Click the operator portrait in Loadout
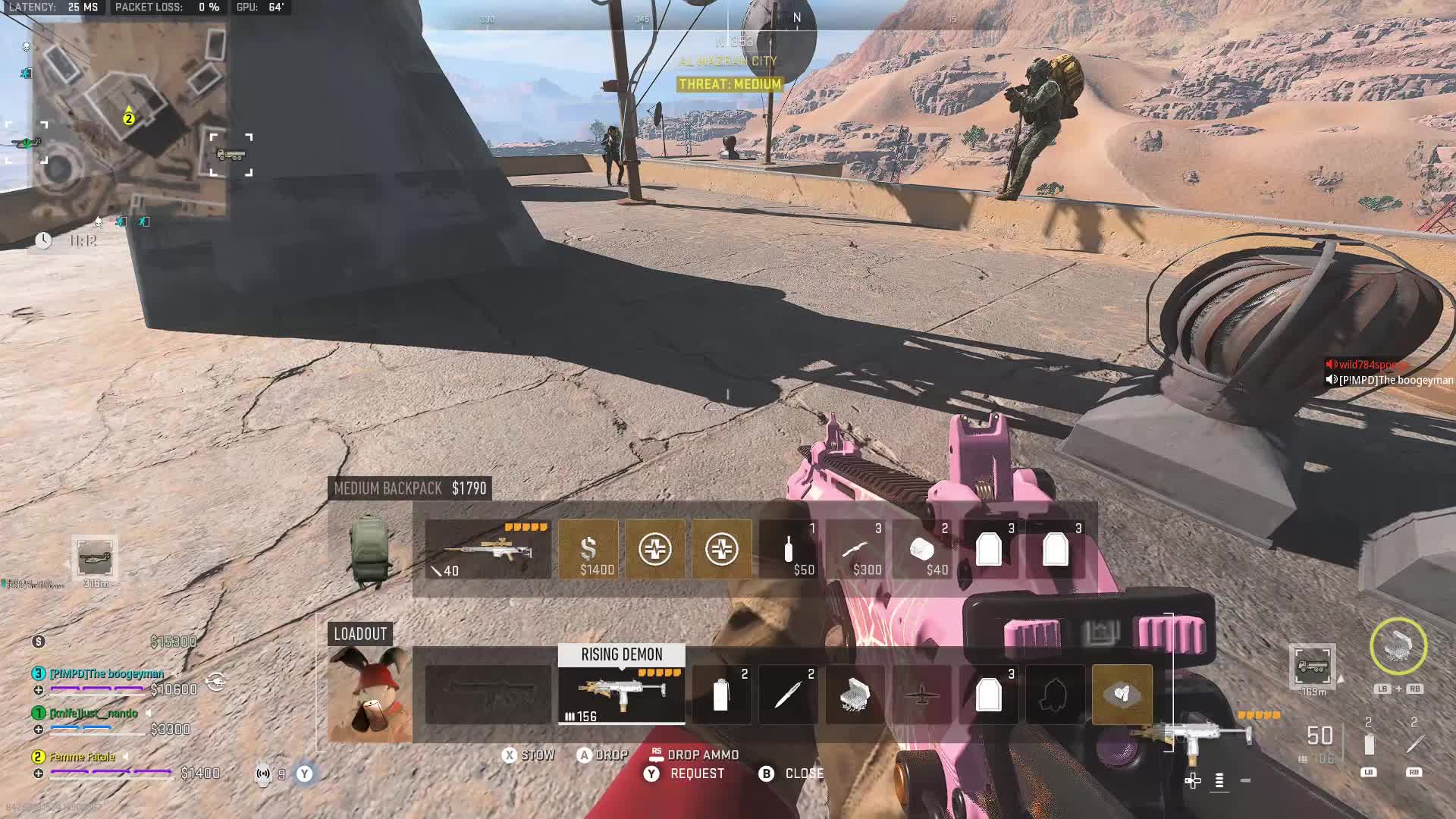Viewport: 1456px width, 819px height. click(x=370, y=694)
